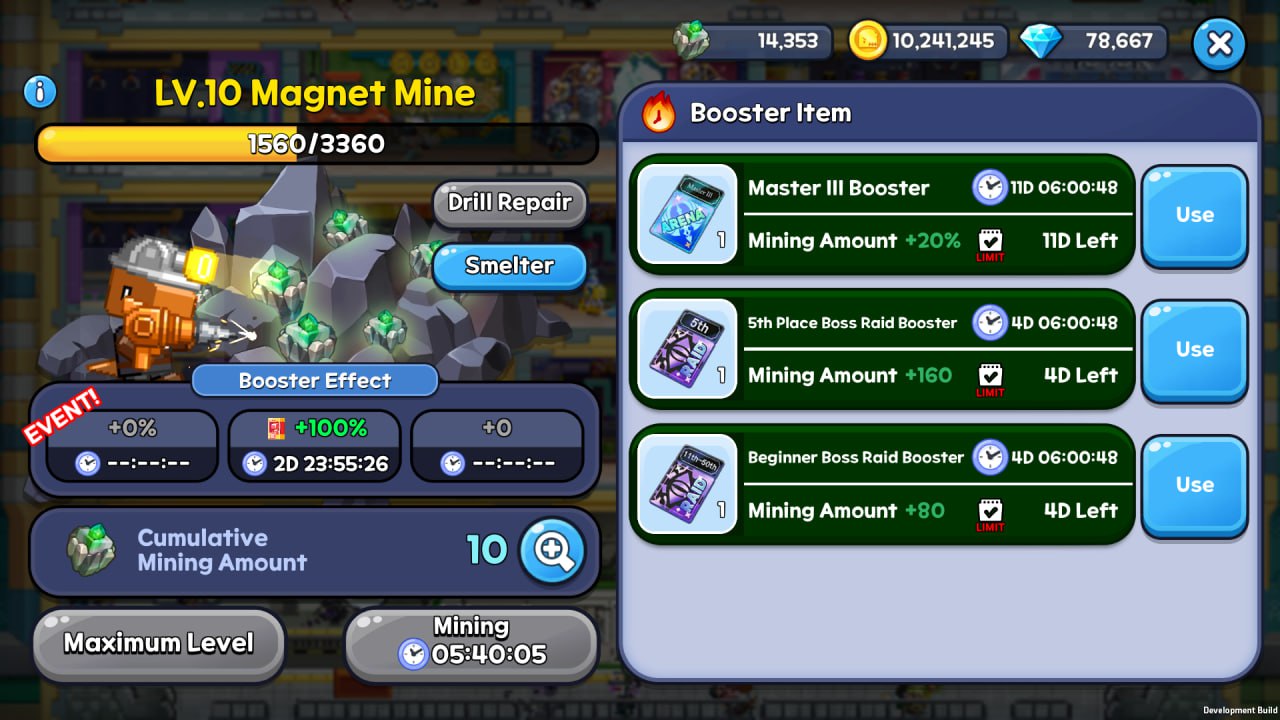The image size is (1280, 720).
Task: Inspect cumulative mining amount with magnifier
Action: point(552,550)
